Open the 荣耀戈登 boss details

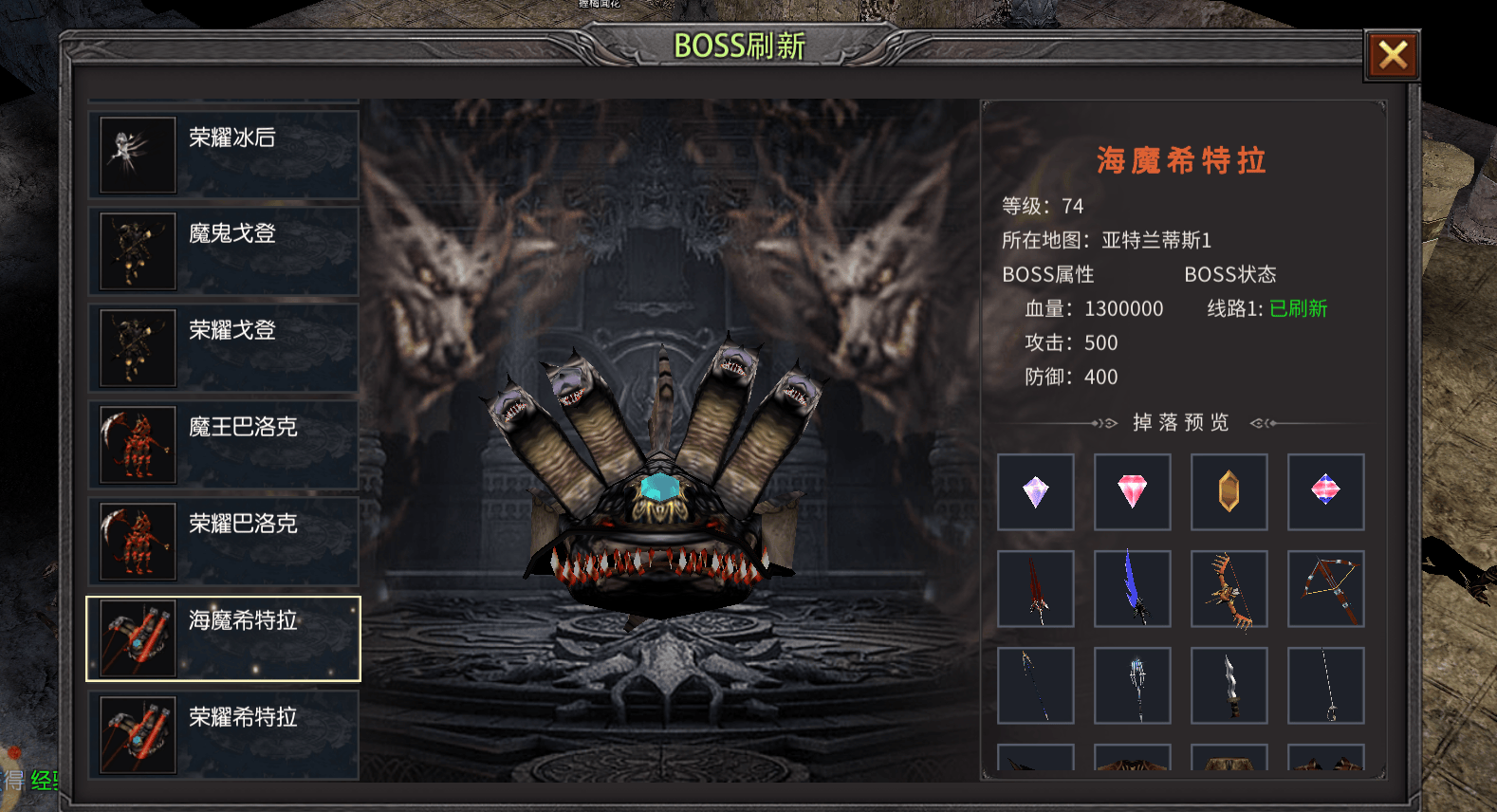[x=224, y=348]
